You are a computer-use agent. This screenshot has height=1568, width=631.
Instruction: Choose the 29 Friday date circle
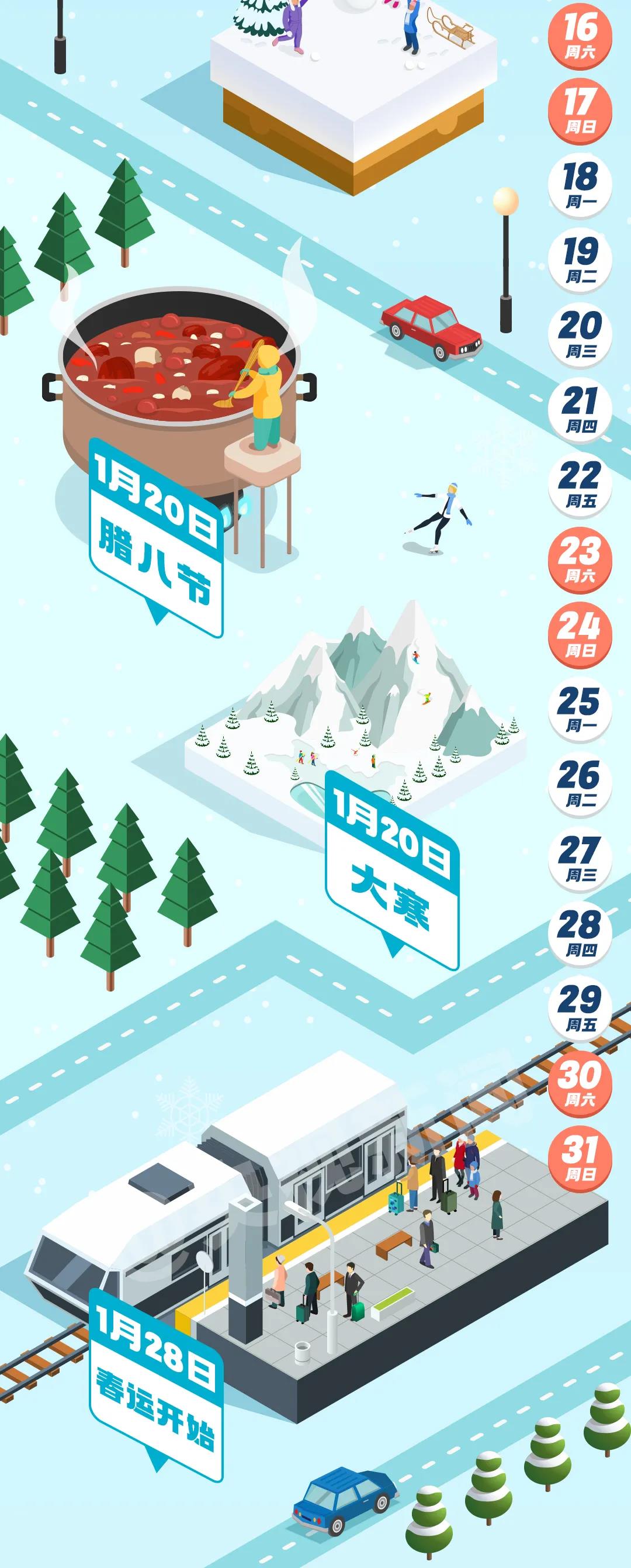pos(580,1009)
